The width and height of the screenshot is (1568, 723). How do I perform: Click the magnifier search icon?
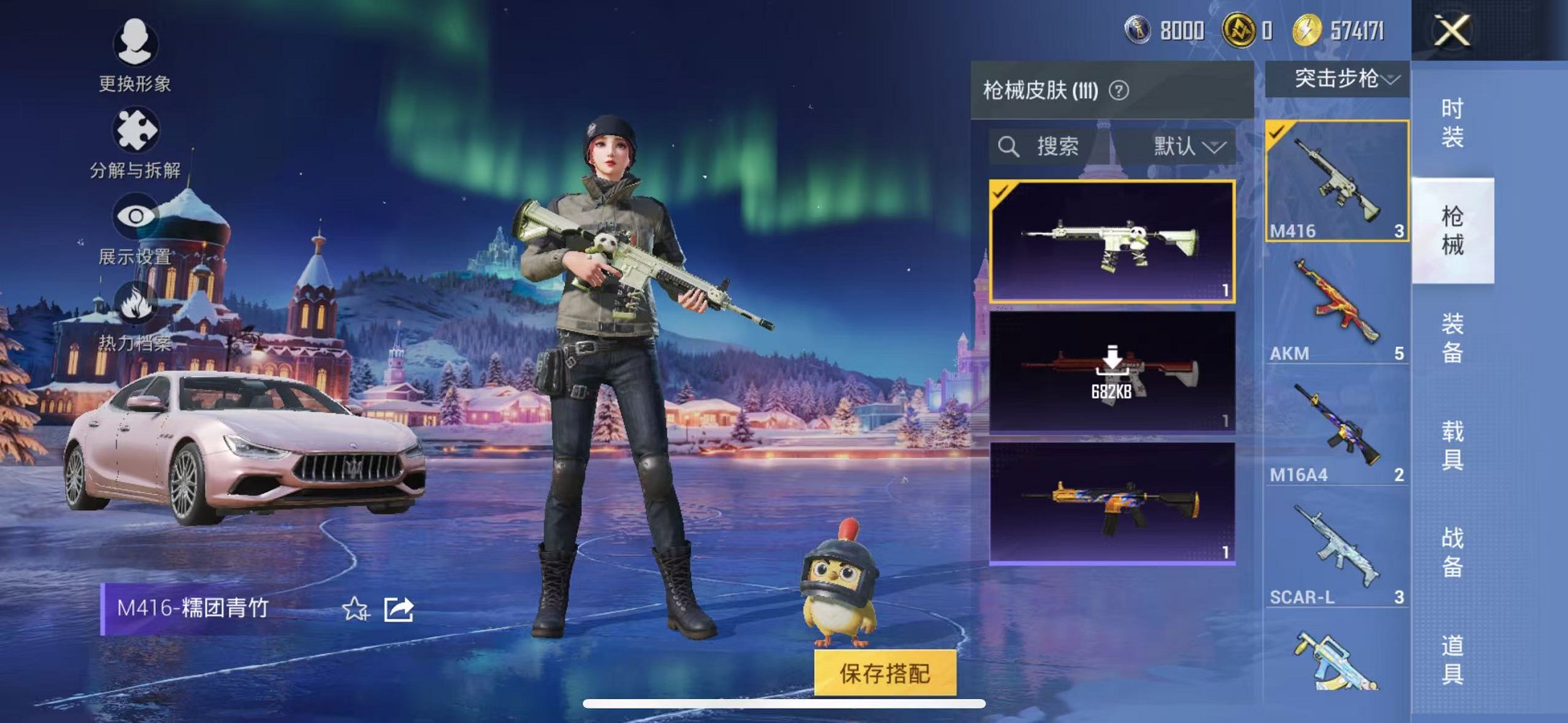pos(1009,147)
